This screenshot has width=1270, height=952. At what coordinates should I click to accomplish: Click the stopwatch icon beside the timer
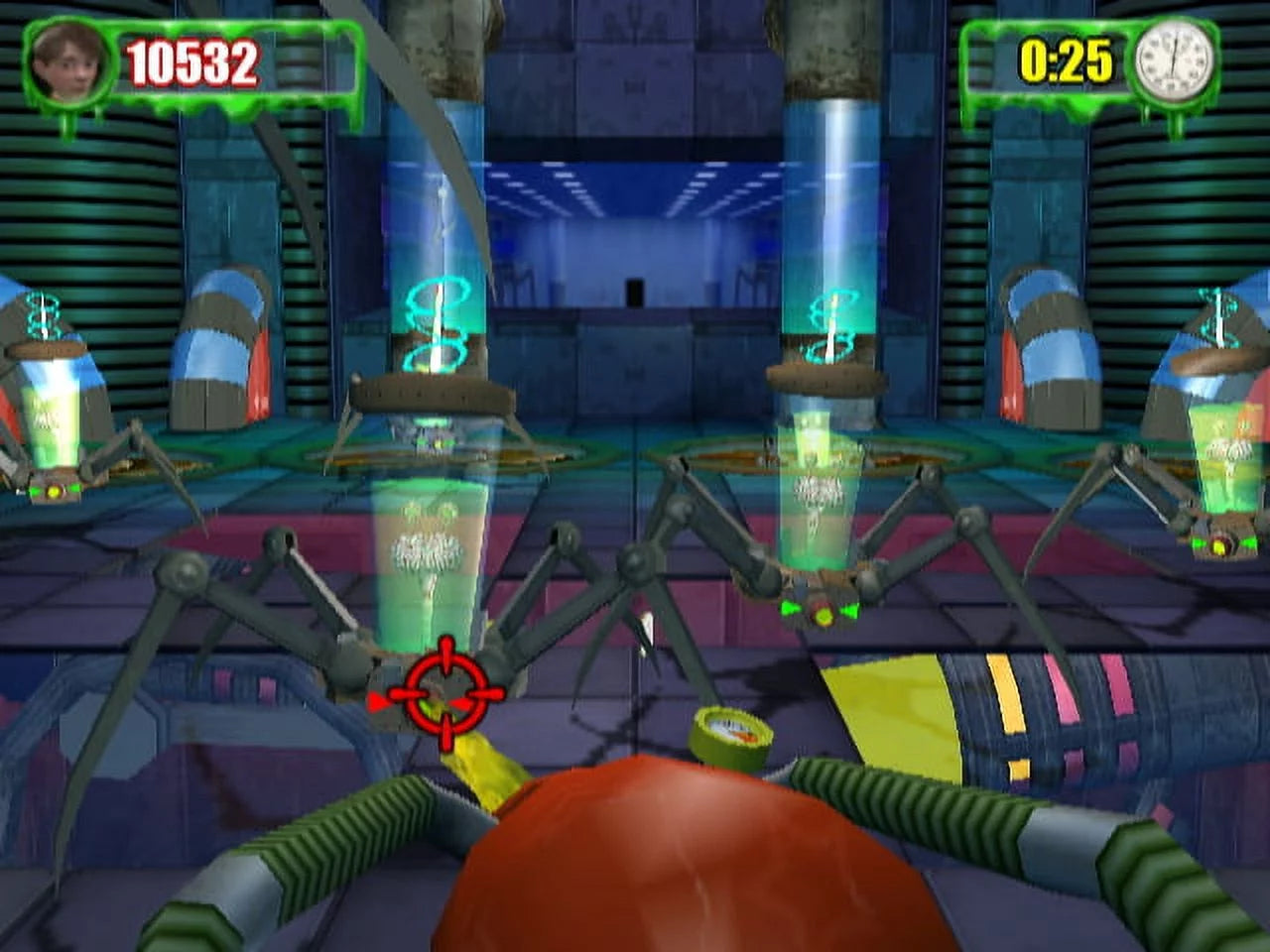pyautogui.click(x=1175, y=59)
